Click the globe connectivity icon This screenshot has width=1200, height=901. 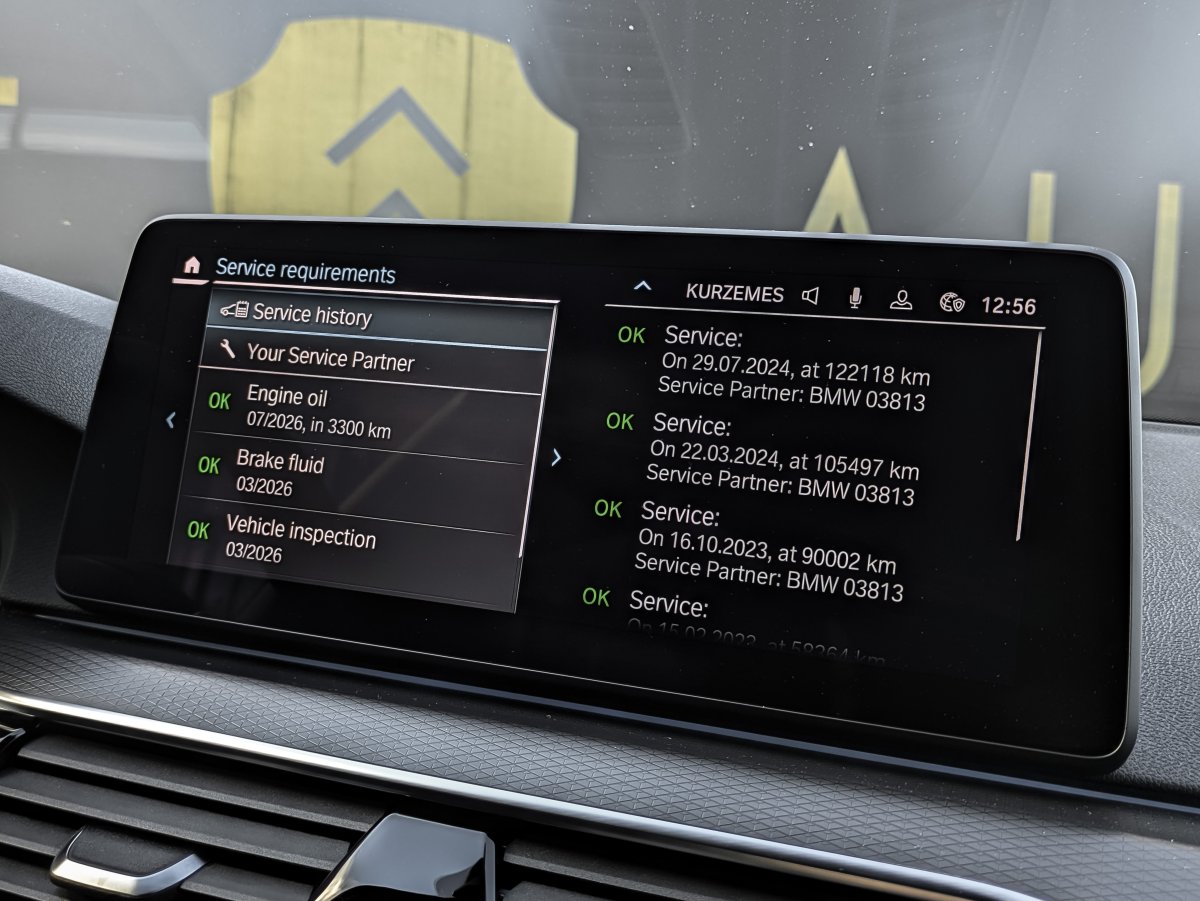click(x=951, y=302)
